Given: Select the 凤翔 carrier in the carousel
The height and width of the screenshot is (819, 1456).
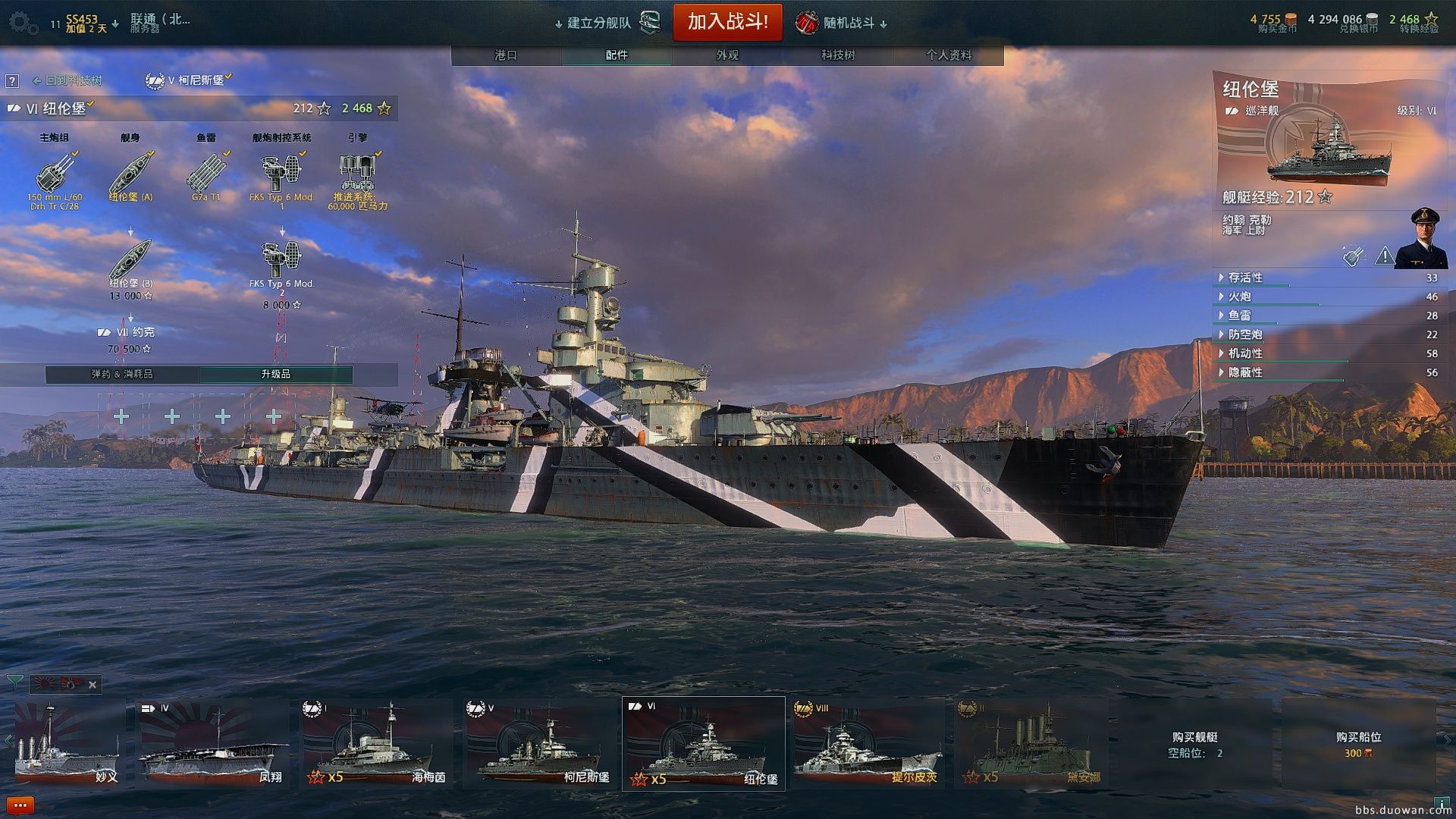Looking at the screenshot, I should click(213, 744).
